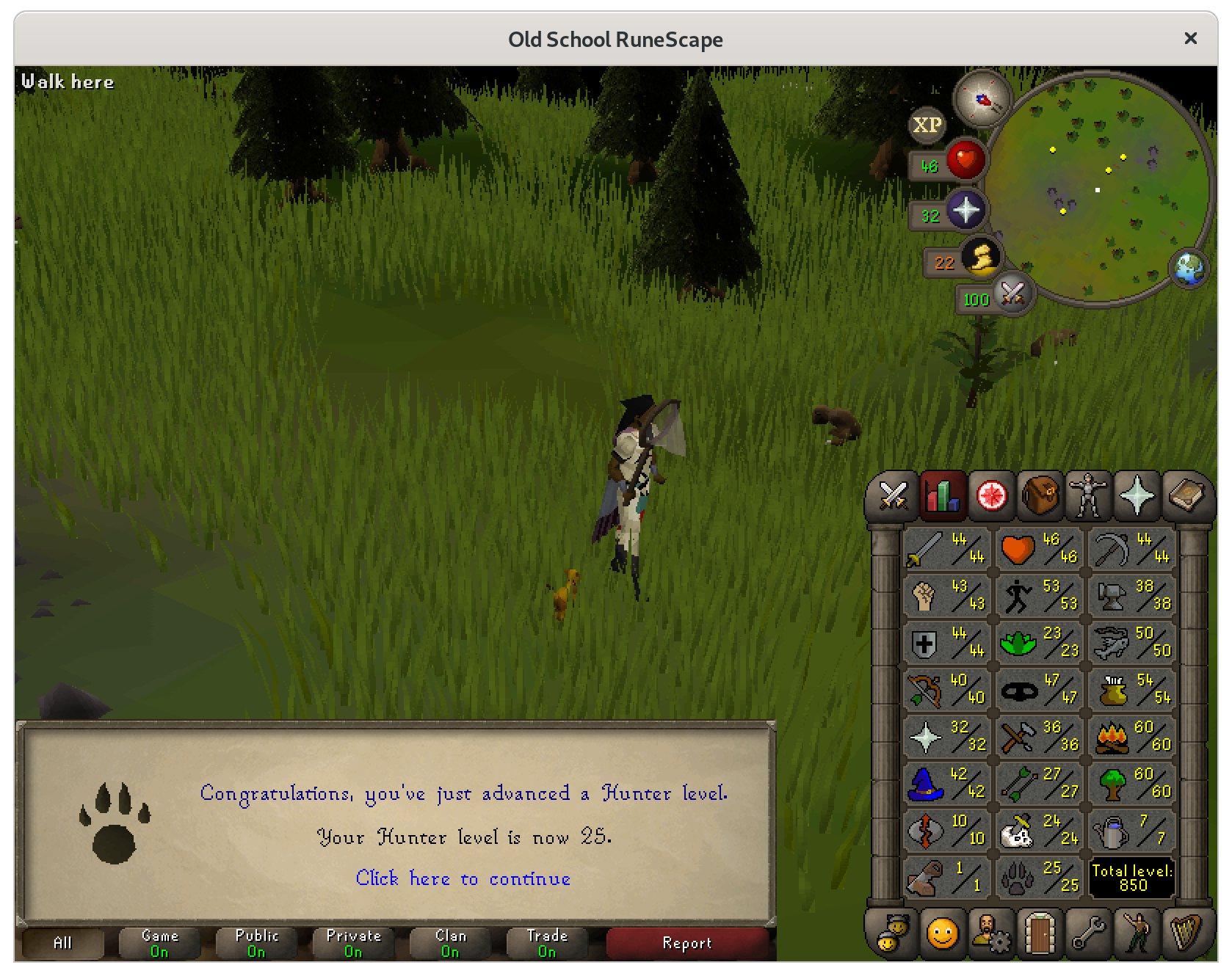Image resolution: width=1232 pixels, height=976 pixels.
Task: Click here to continue the level-up dialogue
Action: click(x=463, y=878)
